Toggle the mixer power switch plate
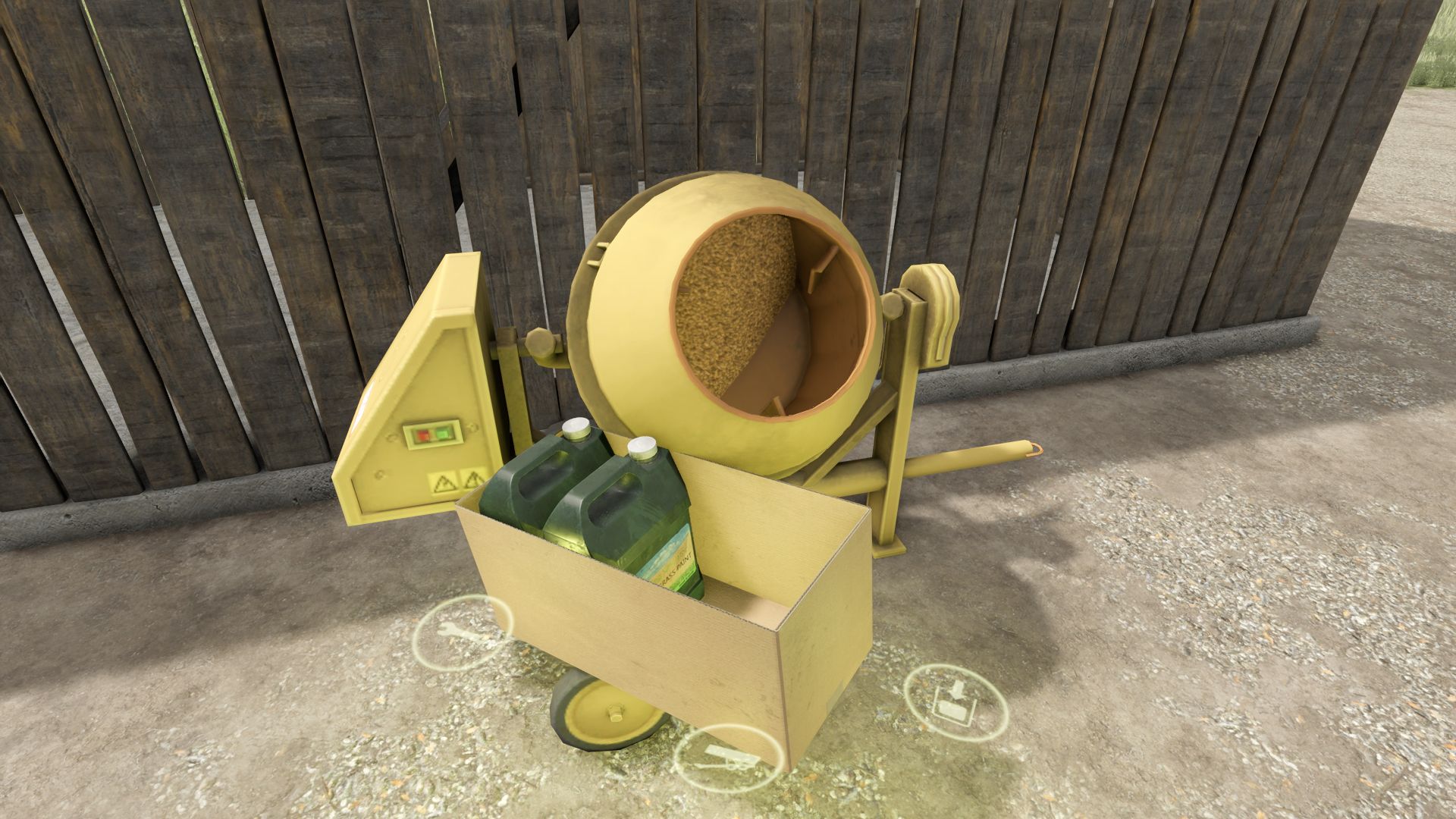Viewport: 1456px width, 819px height. point(433,435)
